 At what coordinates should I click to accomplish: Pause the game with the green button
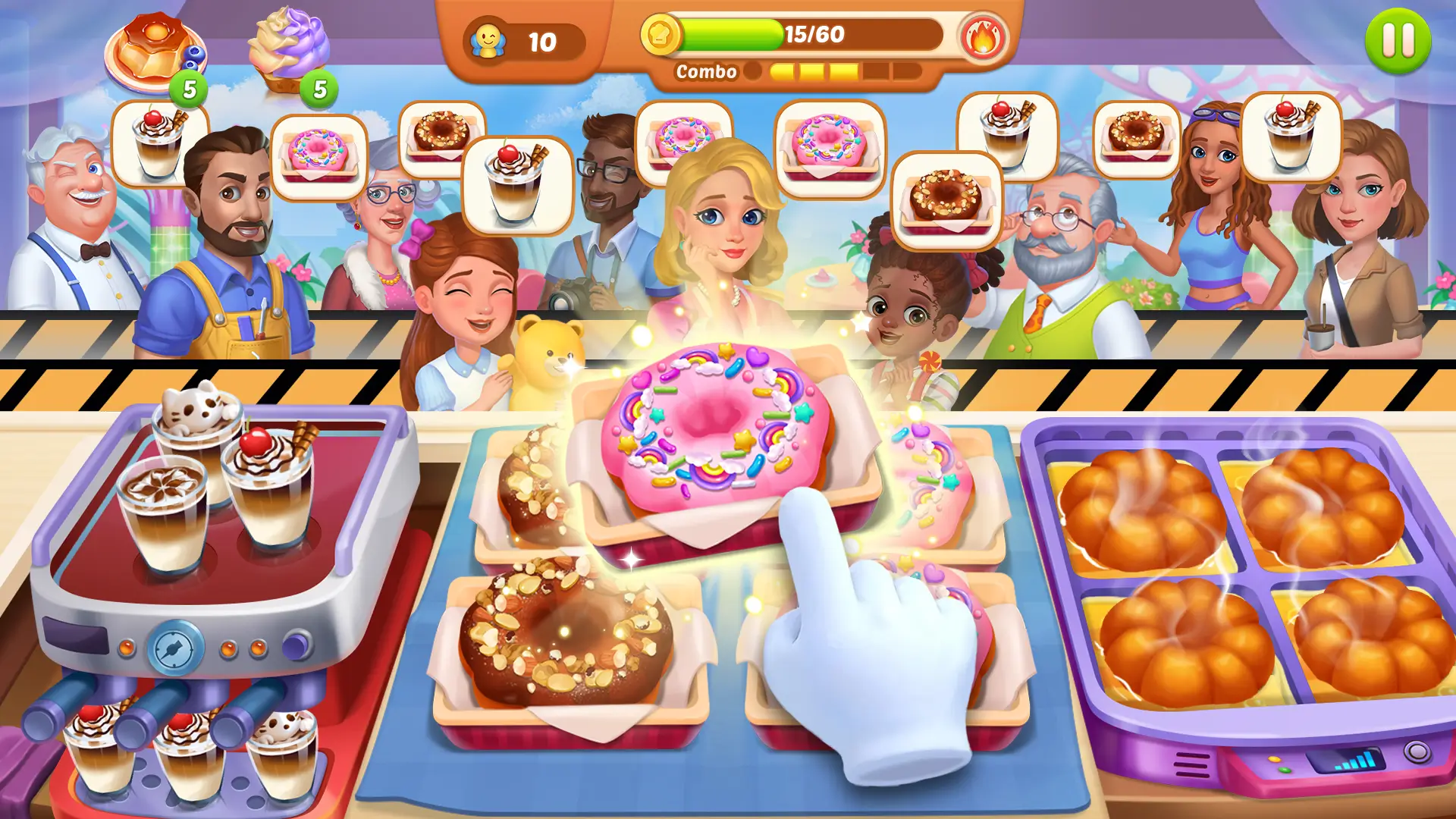pos(1398,41)
